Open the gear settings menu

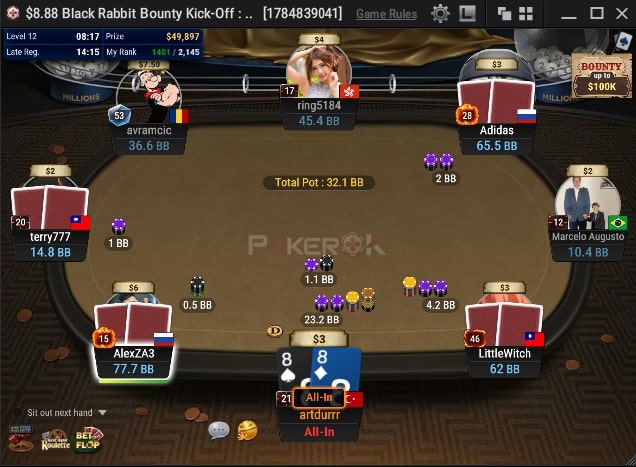[440, 14]
